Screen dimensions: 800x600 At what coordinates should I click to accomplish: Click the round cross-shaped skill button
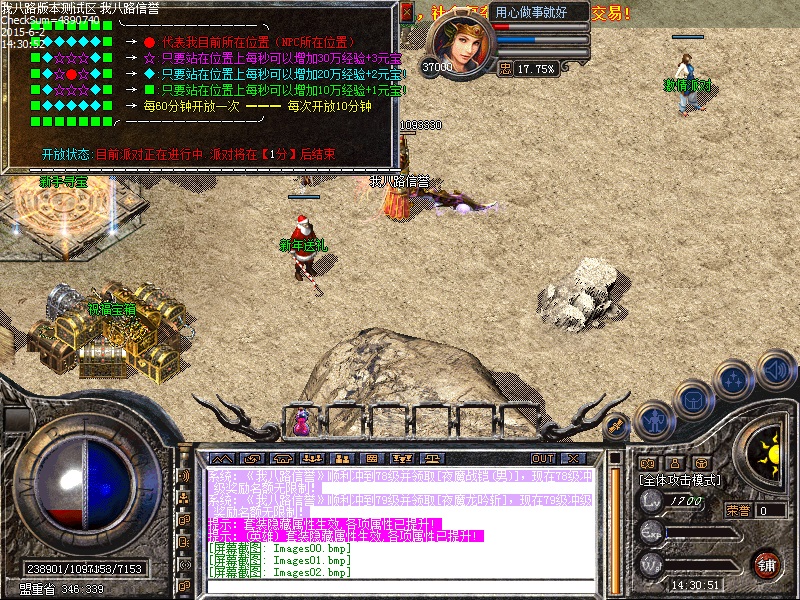point(735,379)
